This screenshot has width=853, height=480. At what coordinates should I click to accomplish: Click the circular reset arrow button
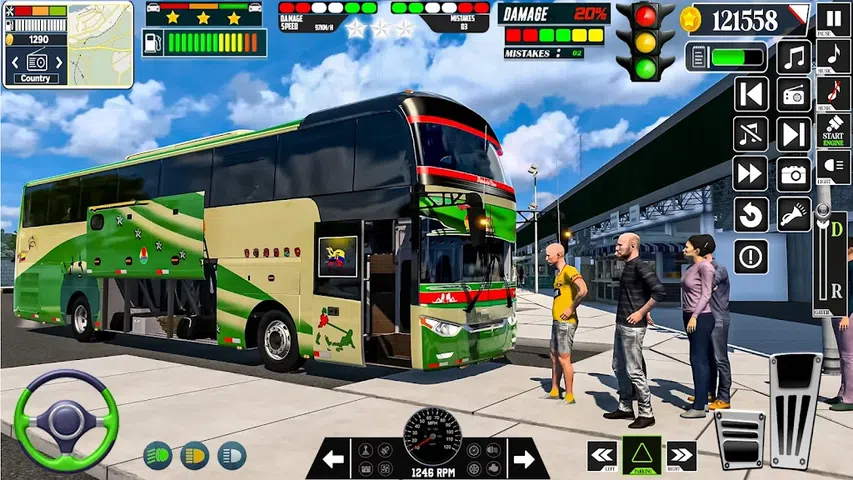tap(751, 213)
